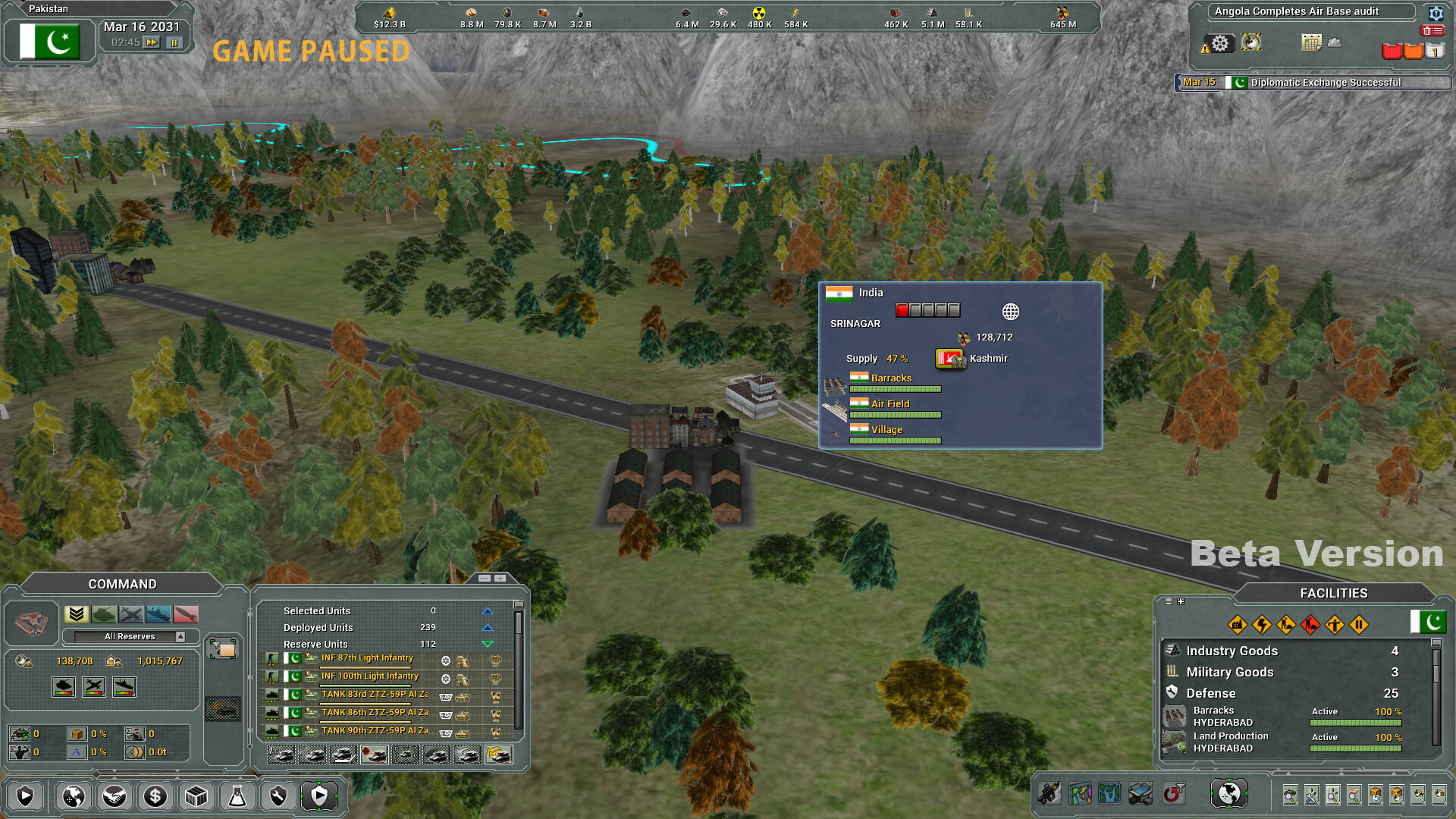
Task: Expand the Reserve Units list with the down arrow
Action: (x=486, y=644)
